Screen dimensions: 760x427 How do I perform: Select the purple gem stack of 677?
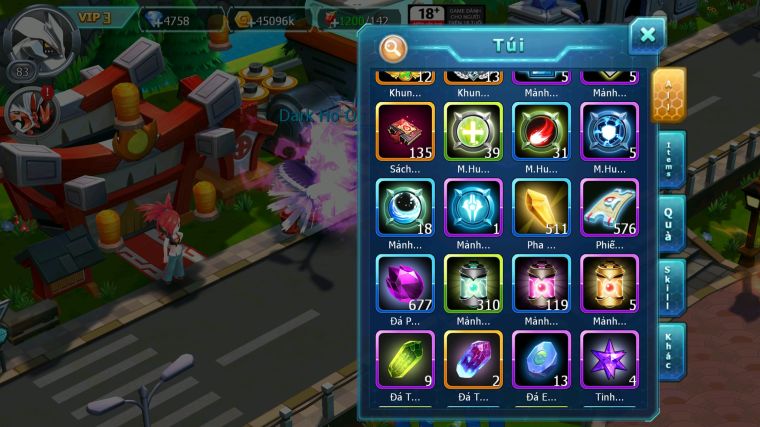(405, 284)
